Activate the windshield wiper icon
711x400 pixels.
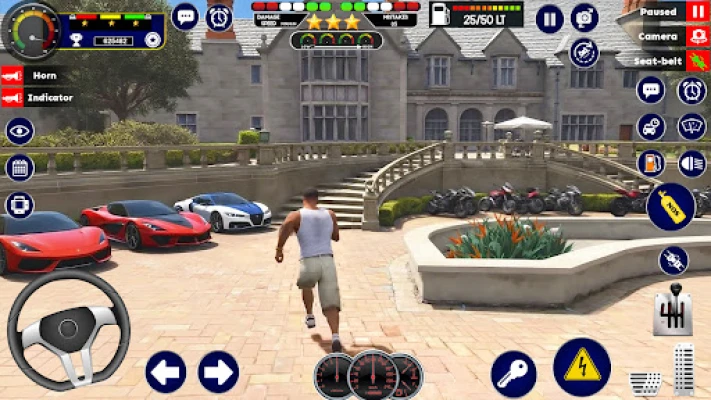(691, 126)
